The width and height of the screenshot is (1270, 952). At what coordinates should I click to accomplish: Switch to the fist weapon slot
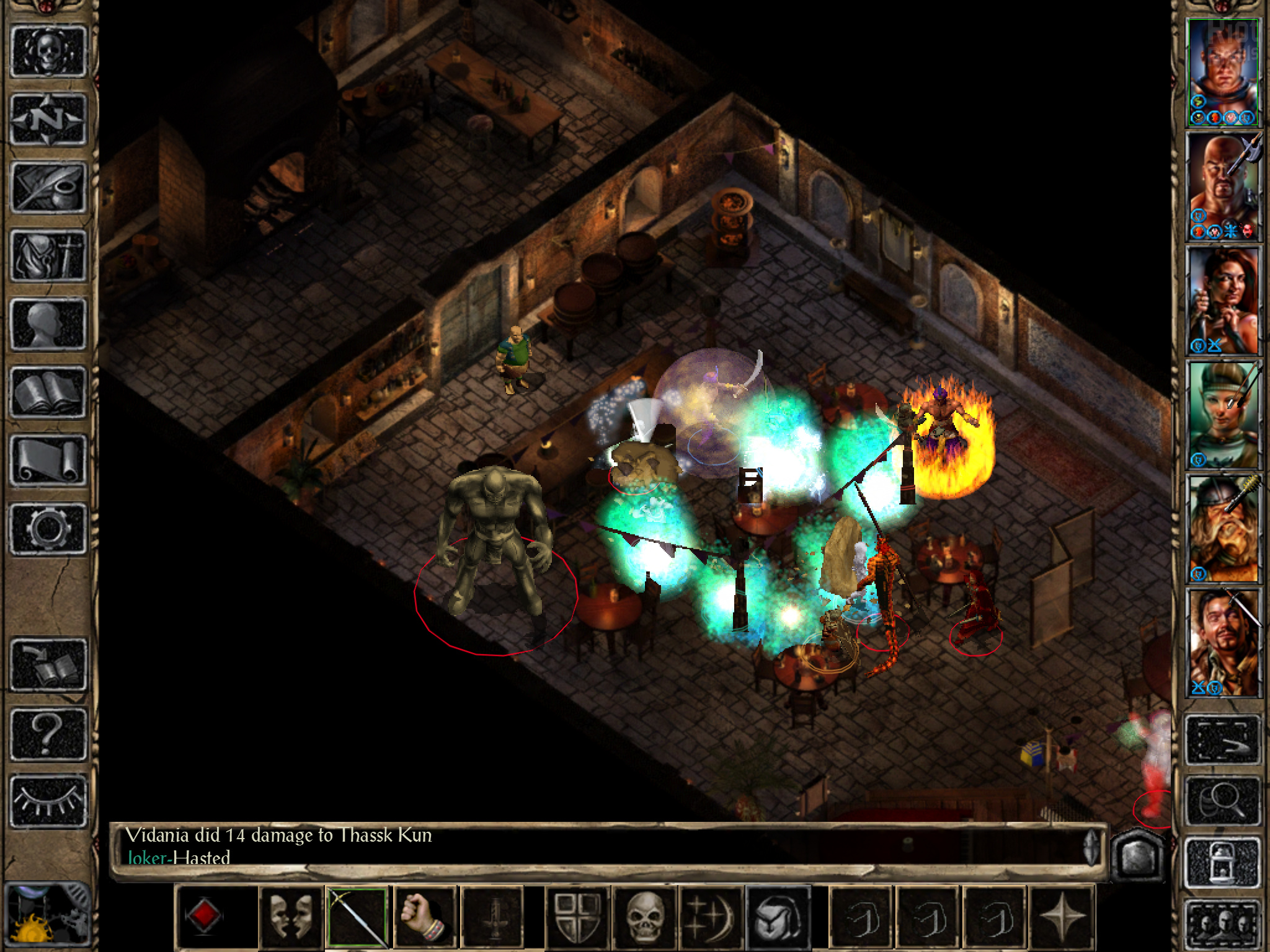point(425,917)
